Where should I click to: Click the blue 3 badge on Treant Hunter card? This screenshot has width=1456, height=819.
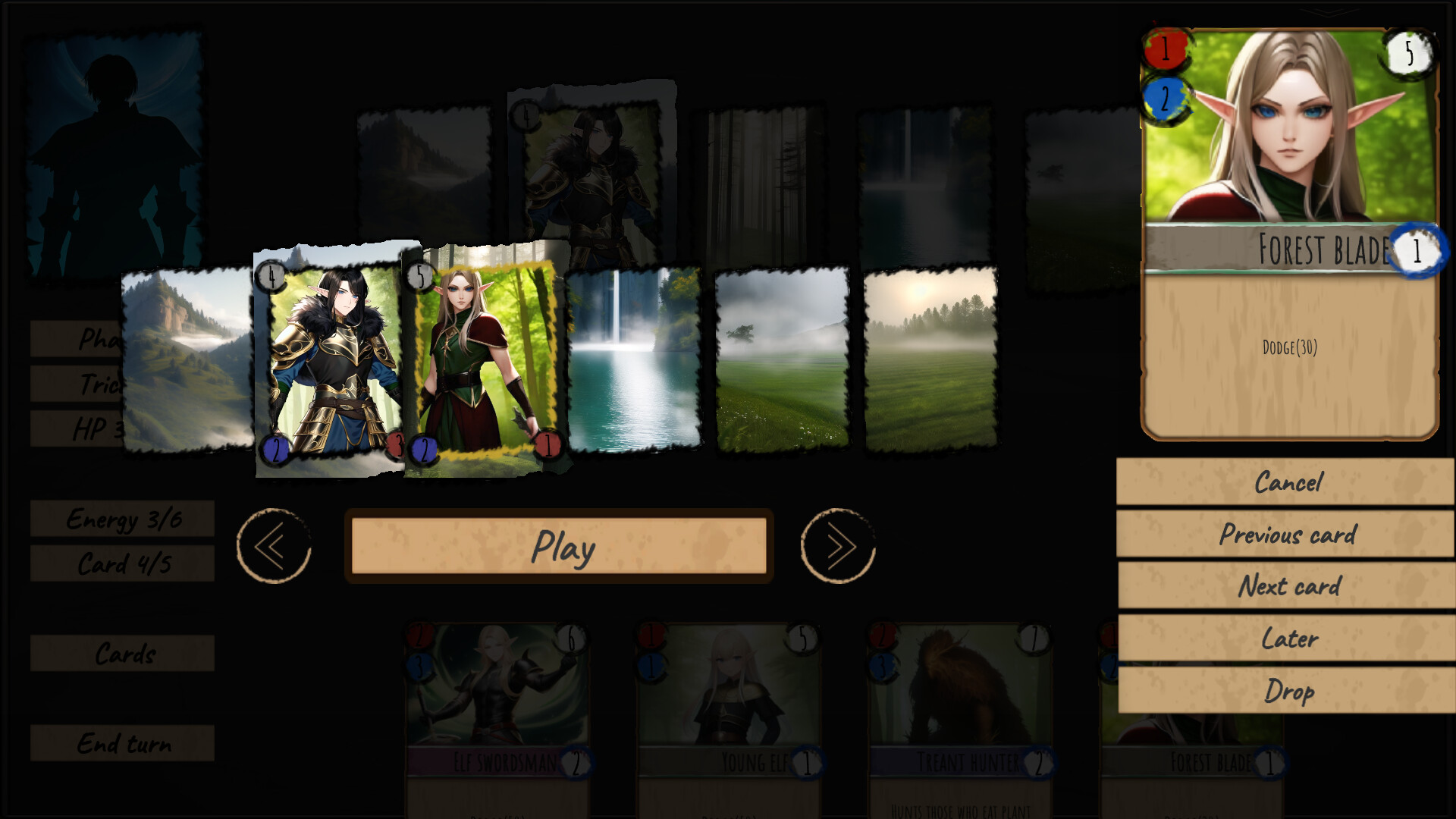pyautogui.click(x=882, y=668)
